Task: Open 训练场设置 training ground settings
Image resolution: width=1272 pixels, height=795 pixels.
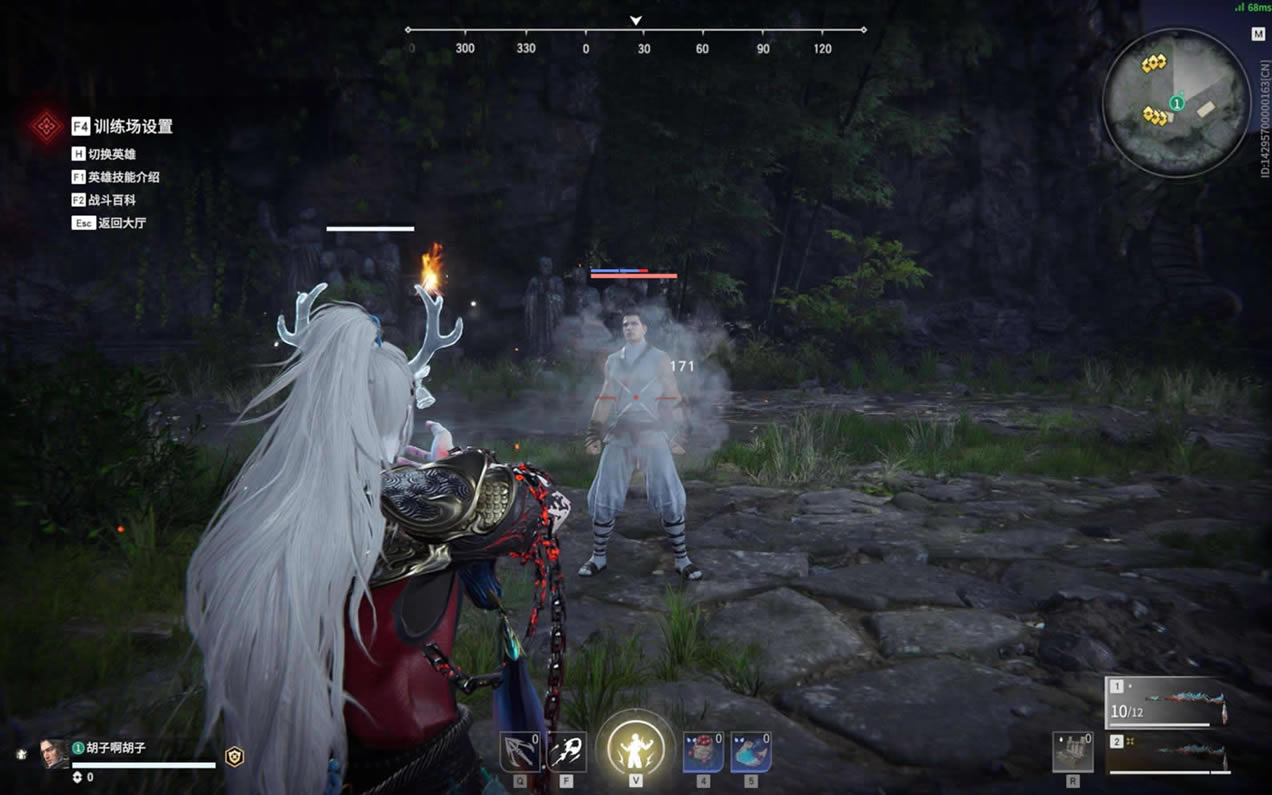Action: coord(122,127)
